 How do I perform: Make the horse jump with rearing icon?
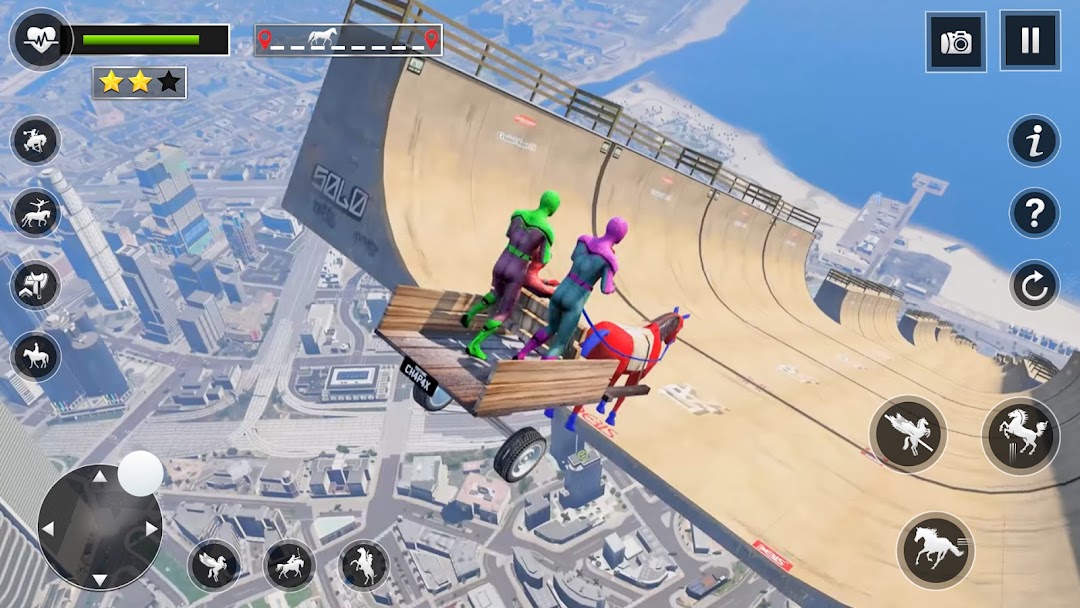coord(1020,434)
